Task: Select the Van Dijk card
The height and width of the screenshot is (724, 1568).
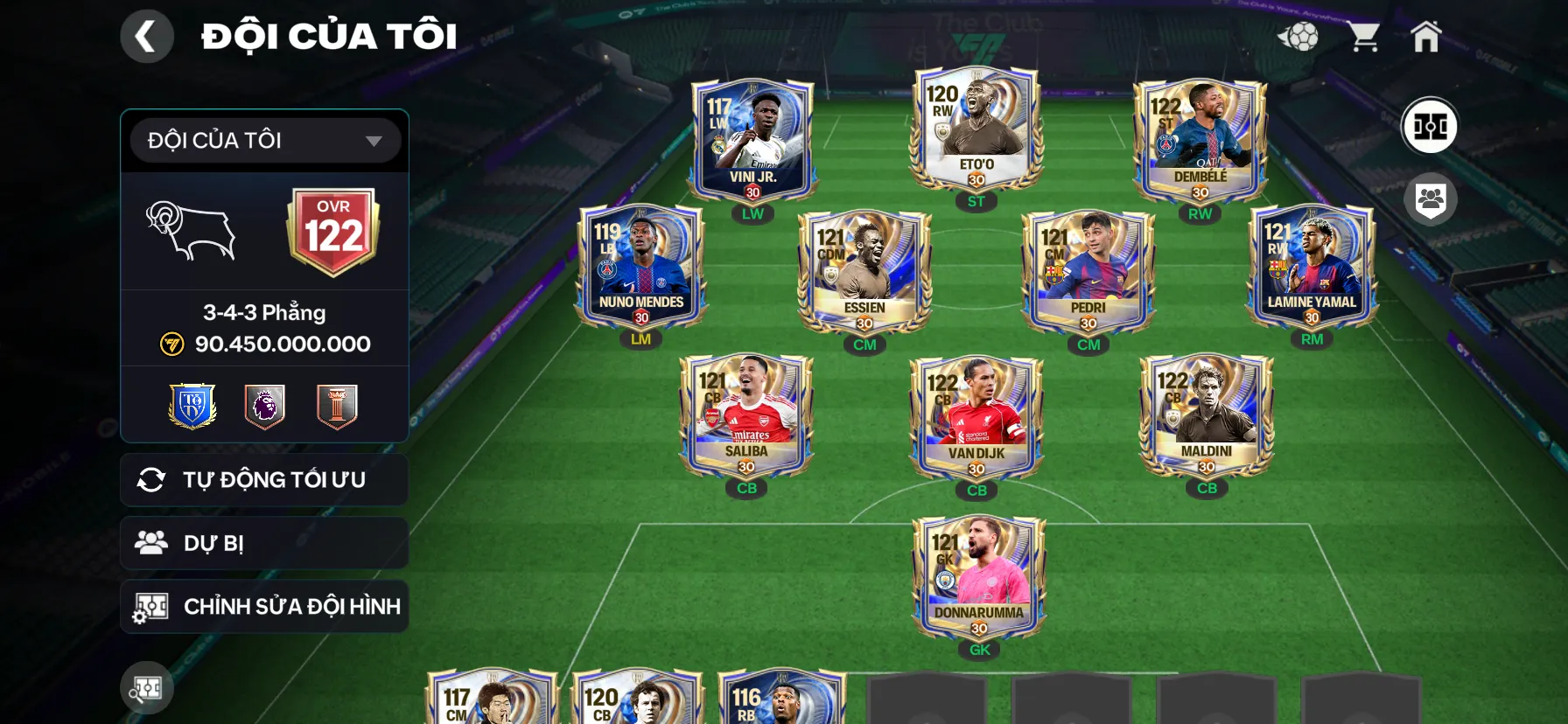Action: [x=976, y=417]
